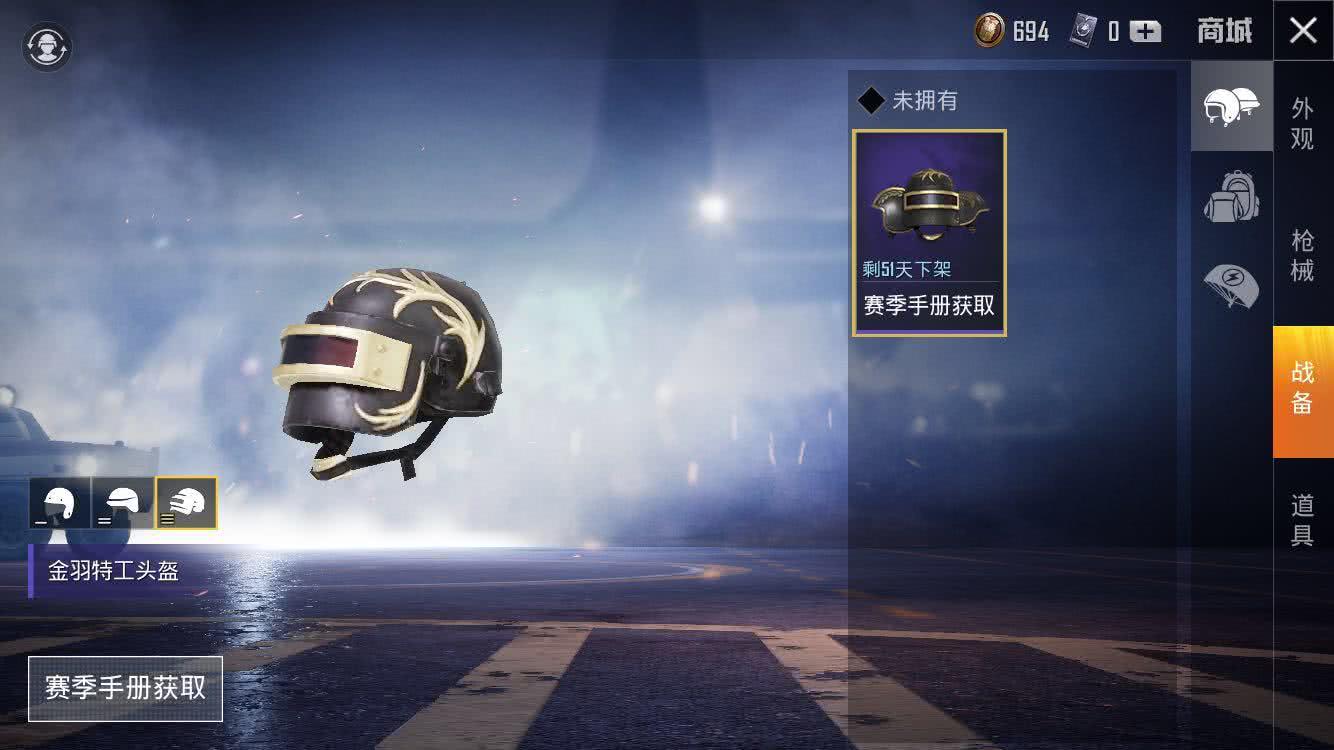Choose the backpack category icon
1334x750 pixels.
pyautogui.click(x=1231, y=197)
